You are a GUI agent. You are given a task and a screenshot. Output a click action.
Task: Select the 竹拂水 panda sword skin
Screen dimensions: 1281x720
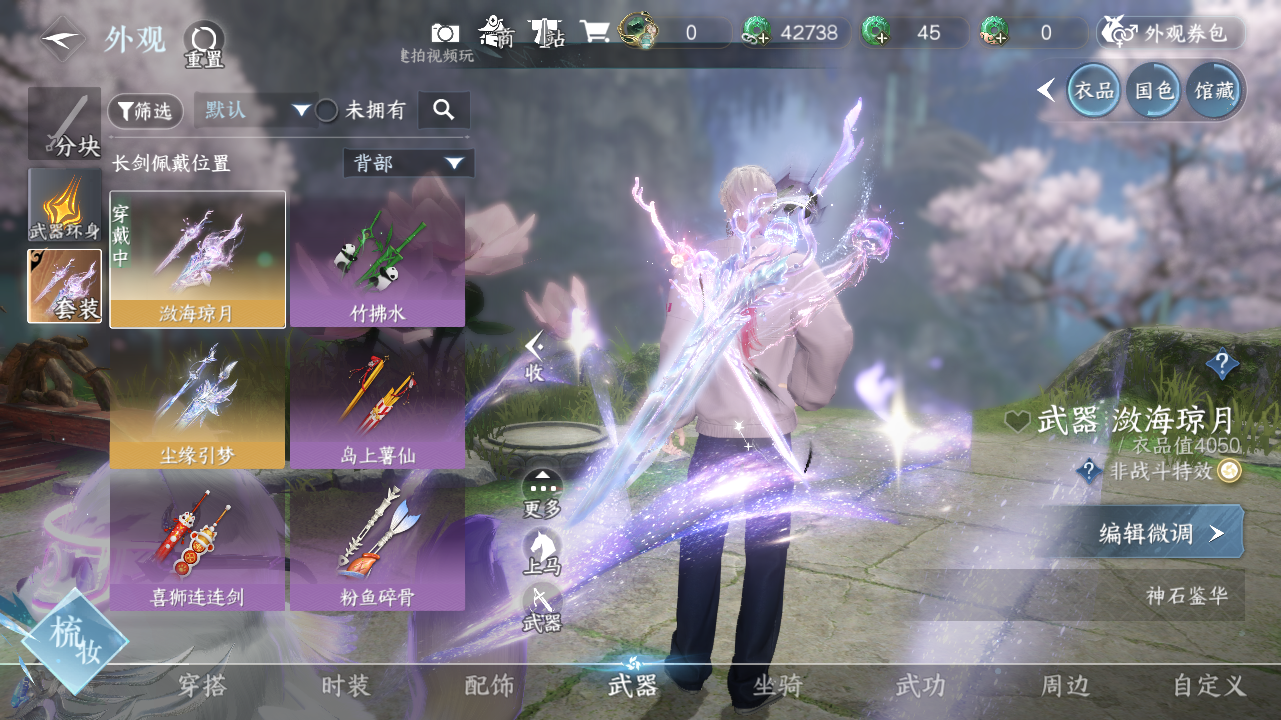(377, 259)
